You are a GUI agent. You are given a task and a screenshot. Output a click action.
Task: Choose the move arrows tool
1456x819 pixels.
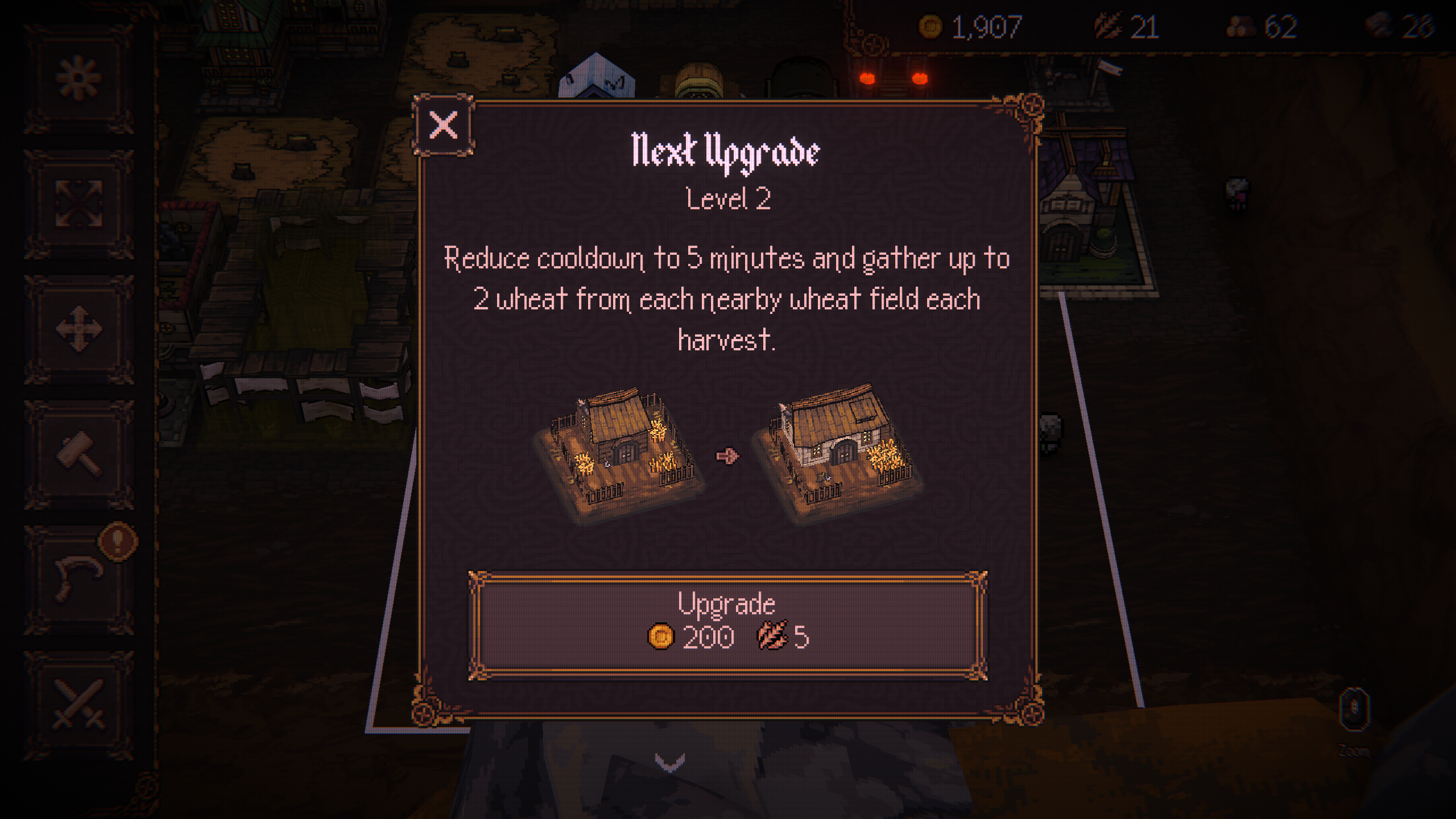coord(79,329)
